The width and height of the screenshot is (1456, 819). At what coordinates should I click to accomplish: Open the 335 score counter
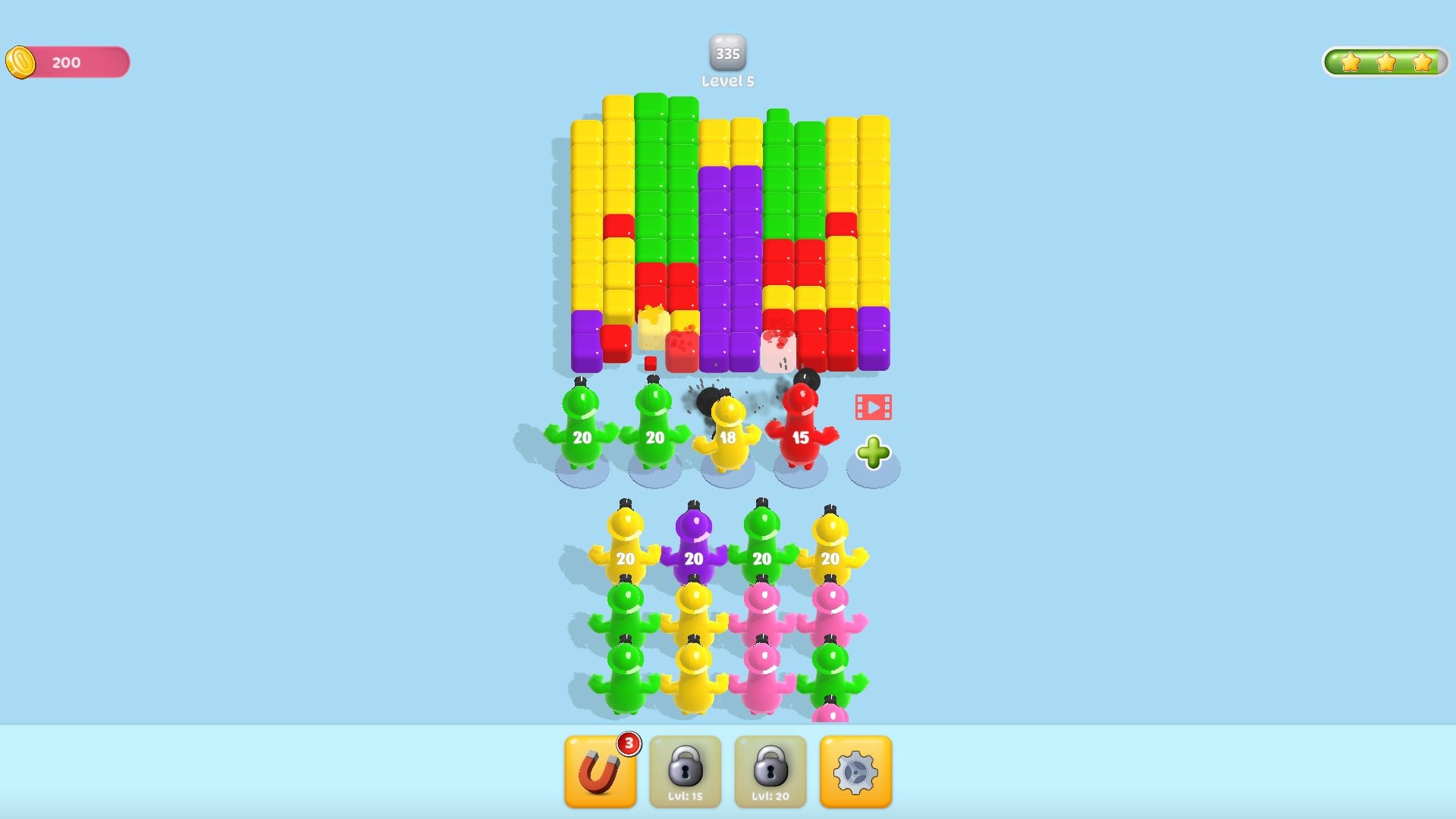[x=727, y=53]
